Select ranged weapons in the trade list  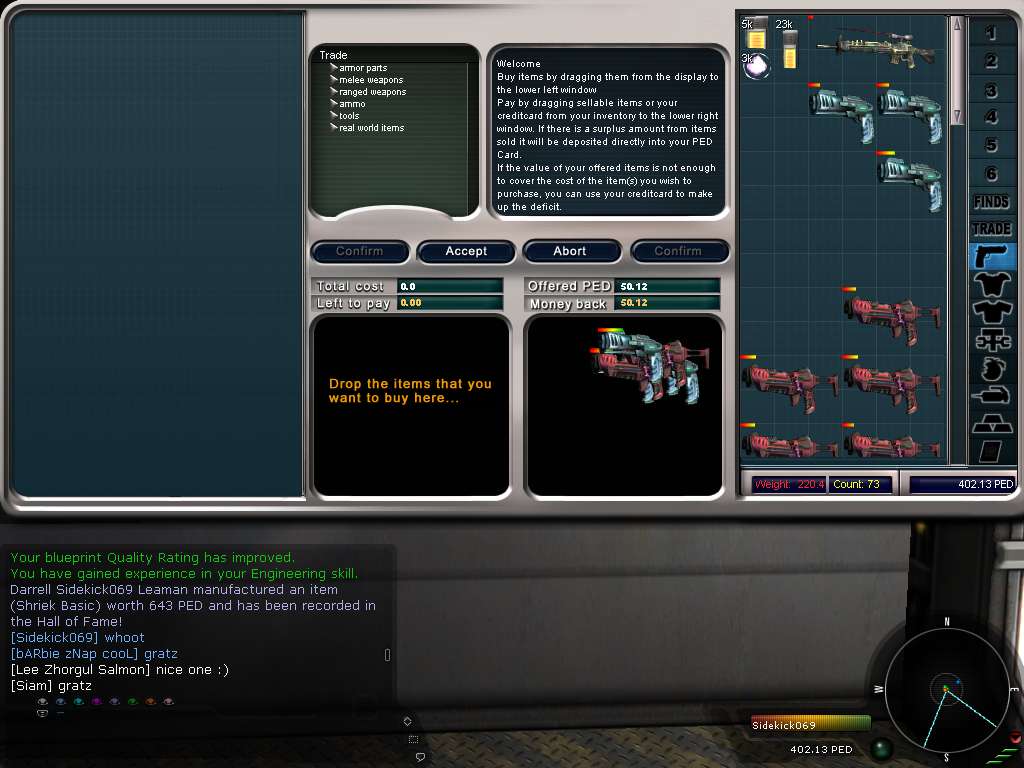point(372,92)
